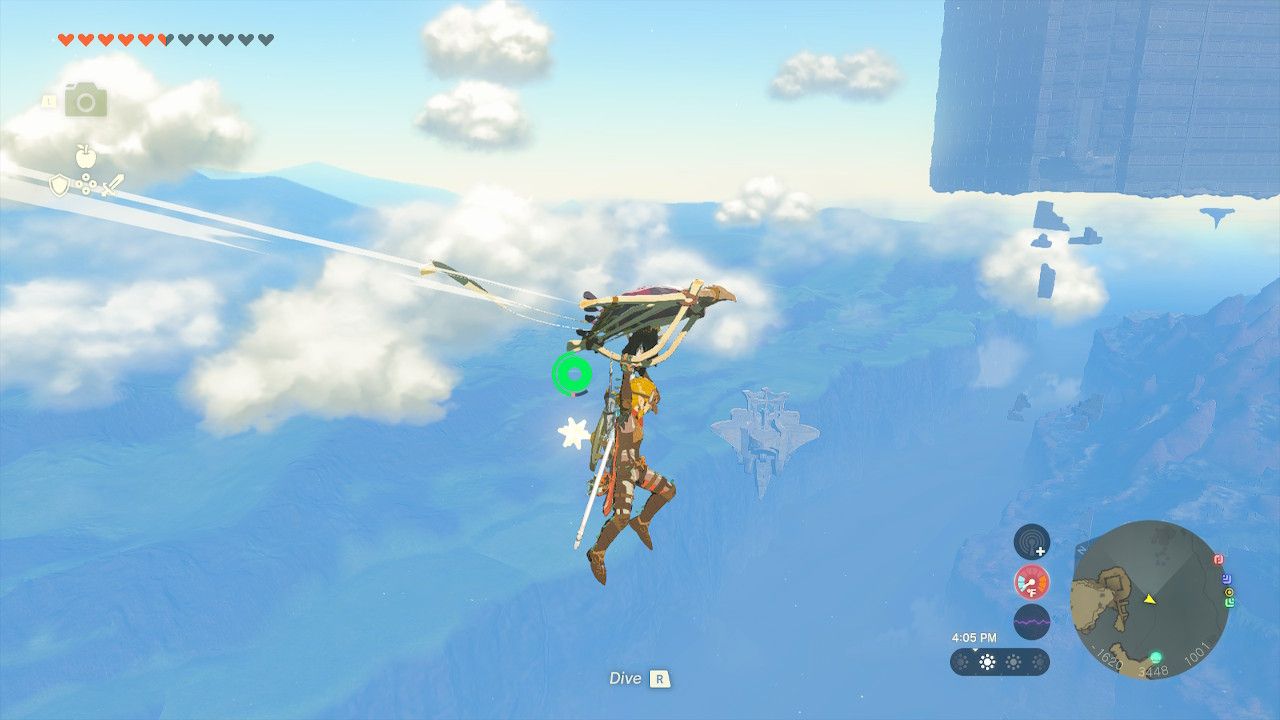Select the North indicator on the minimap
This screenshot has height=720, width=1280.
[1080, 549]
